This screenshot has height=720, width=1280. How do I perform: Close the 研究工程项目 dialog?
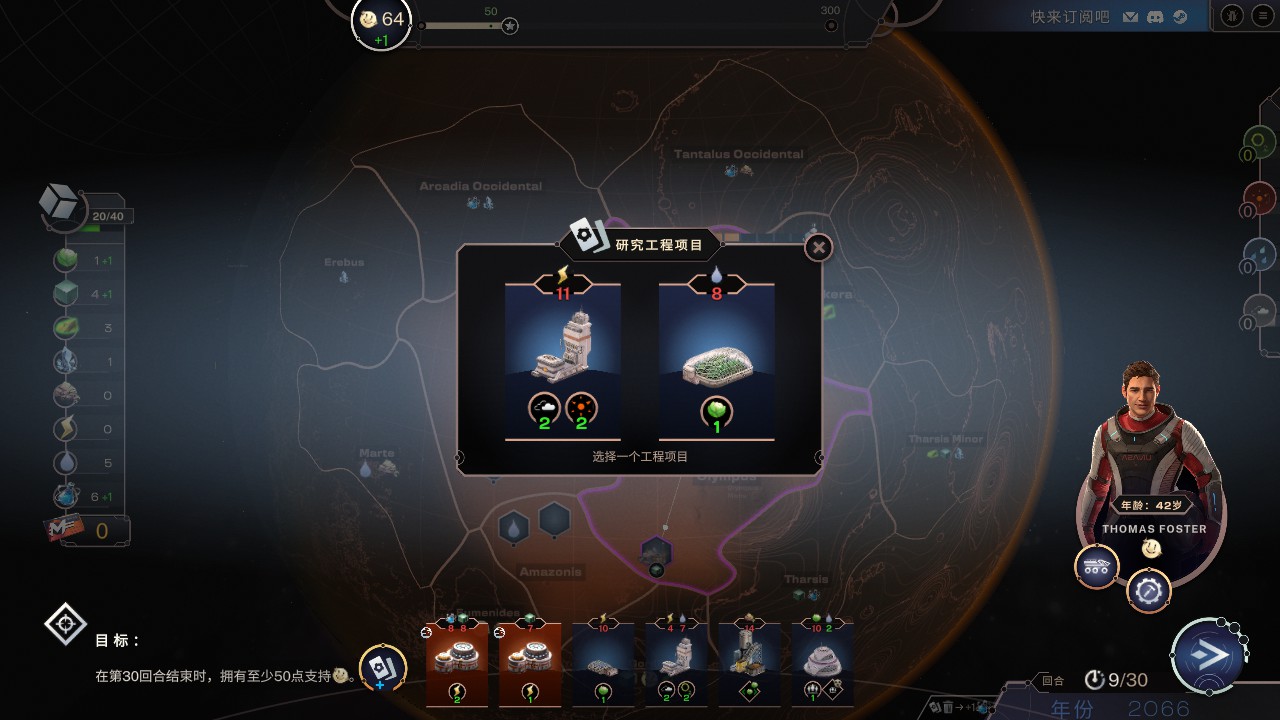tap(817, 248)
